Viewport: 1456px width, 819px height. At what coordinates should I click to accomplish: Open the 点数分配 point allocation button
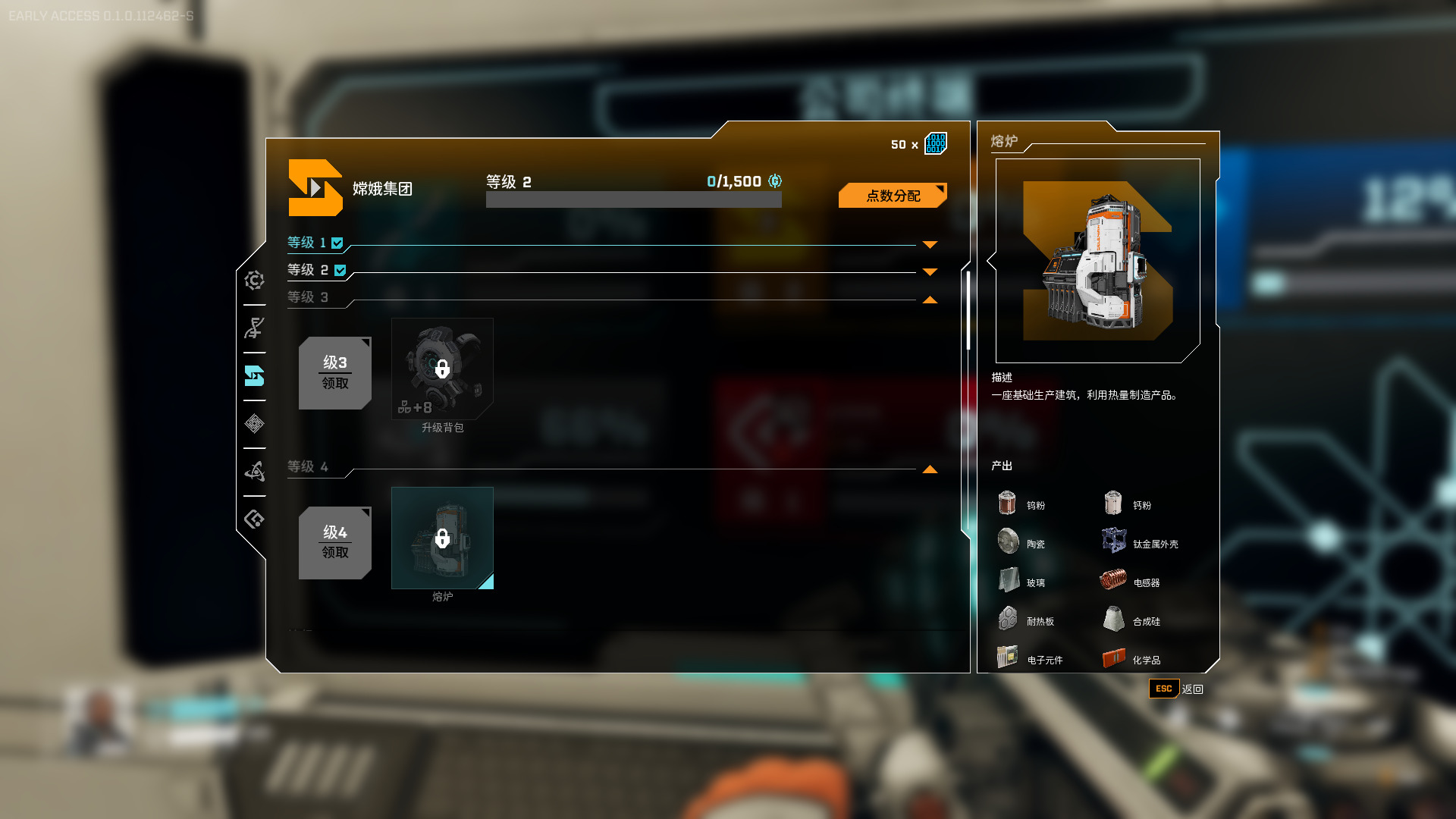893,196
